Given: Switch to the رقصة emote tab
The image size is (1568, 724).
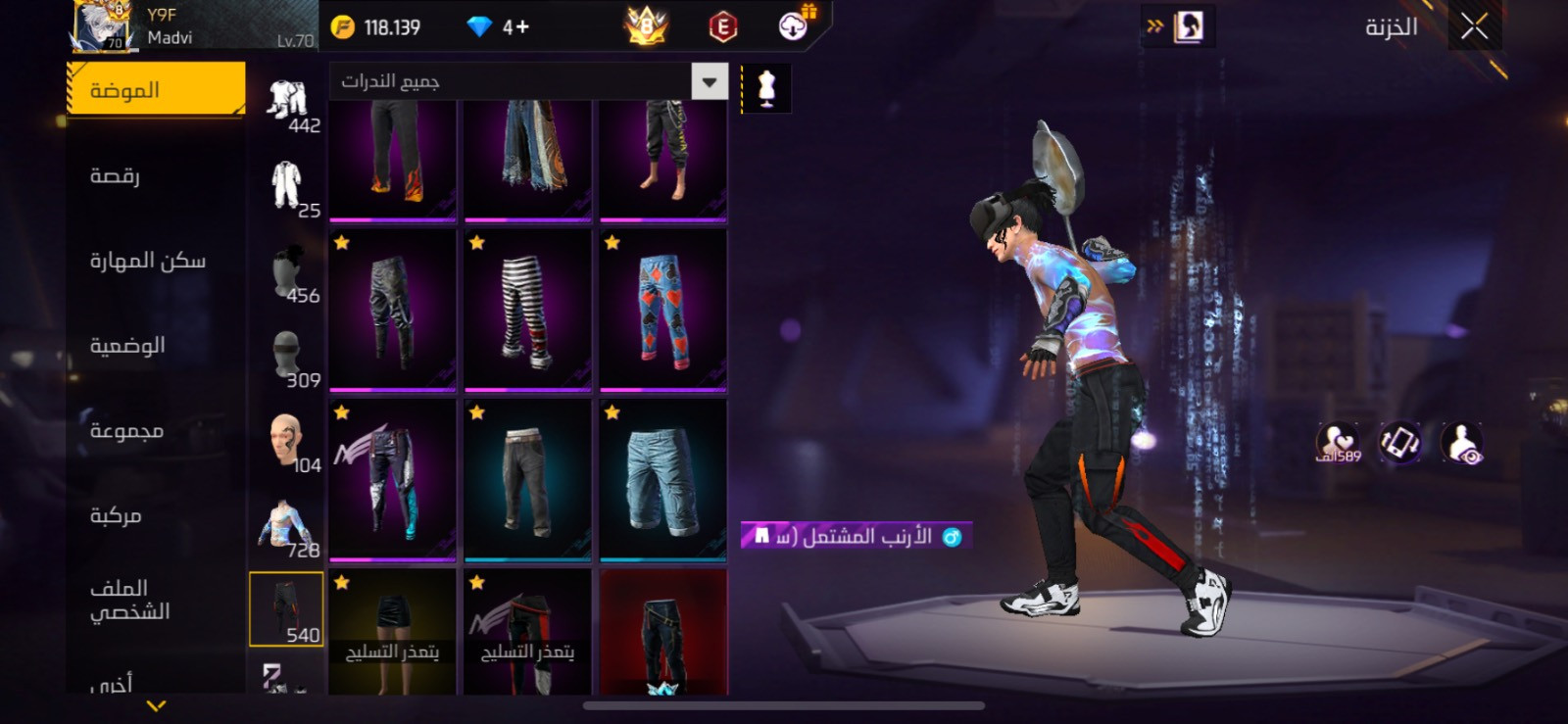Looking at the screenshot, I should [x=116, y=176].
